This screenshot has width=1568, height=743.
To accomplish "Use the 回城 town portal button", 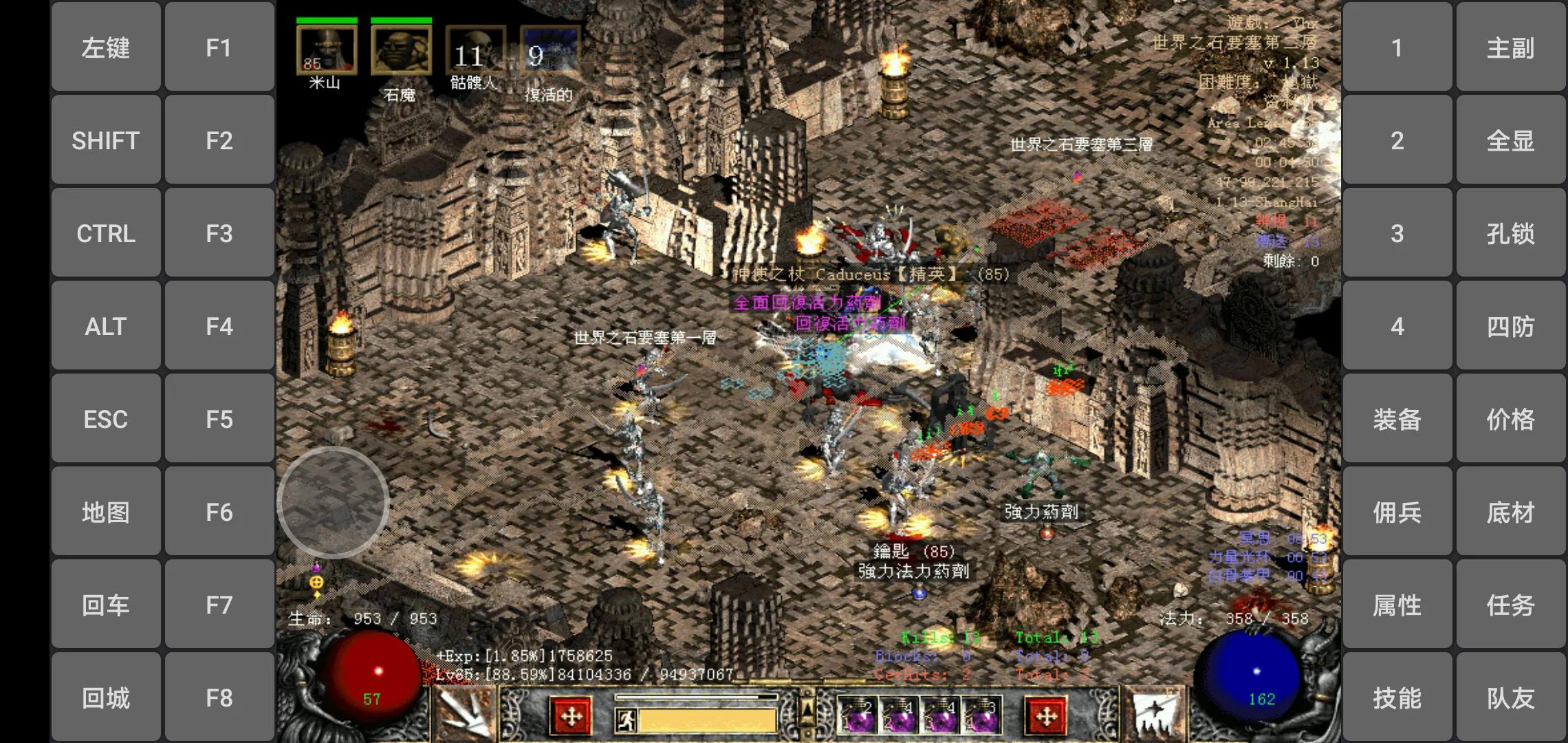I will pos(106,698).
